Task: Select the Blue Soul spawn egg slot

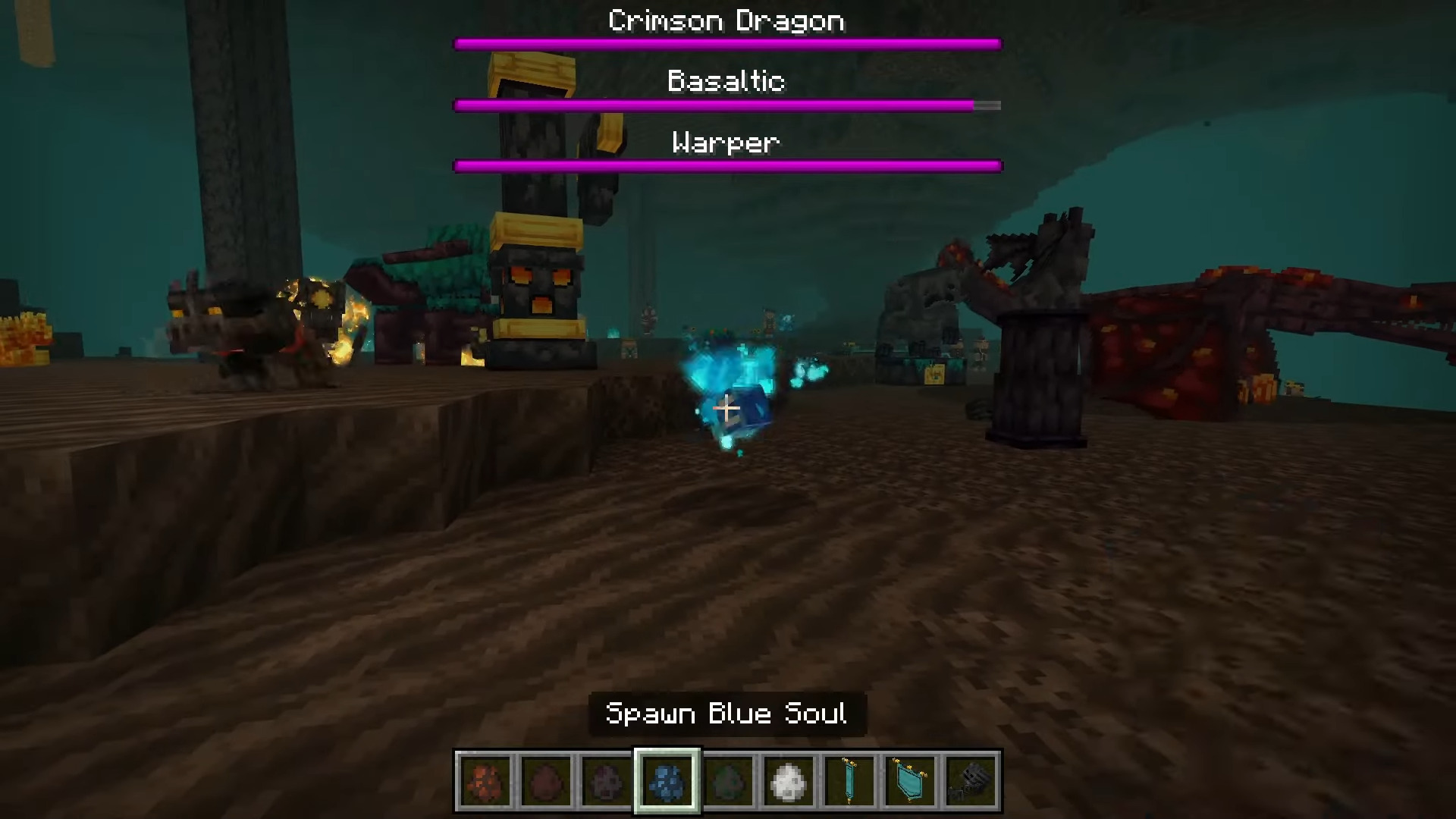Action: (667, 781)
